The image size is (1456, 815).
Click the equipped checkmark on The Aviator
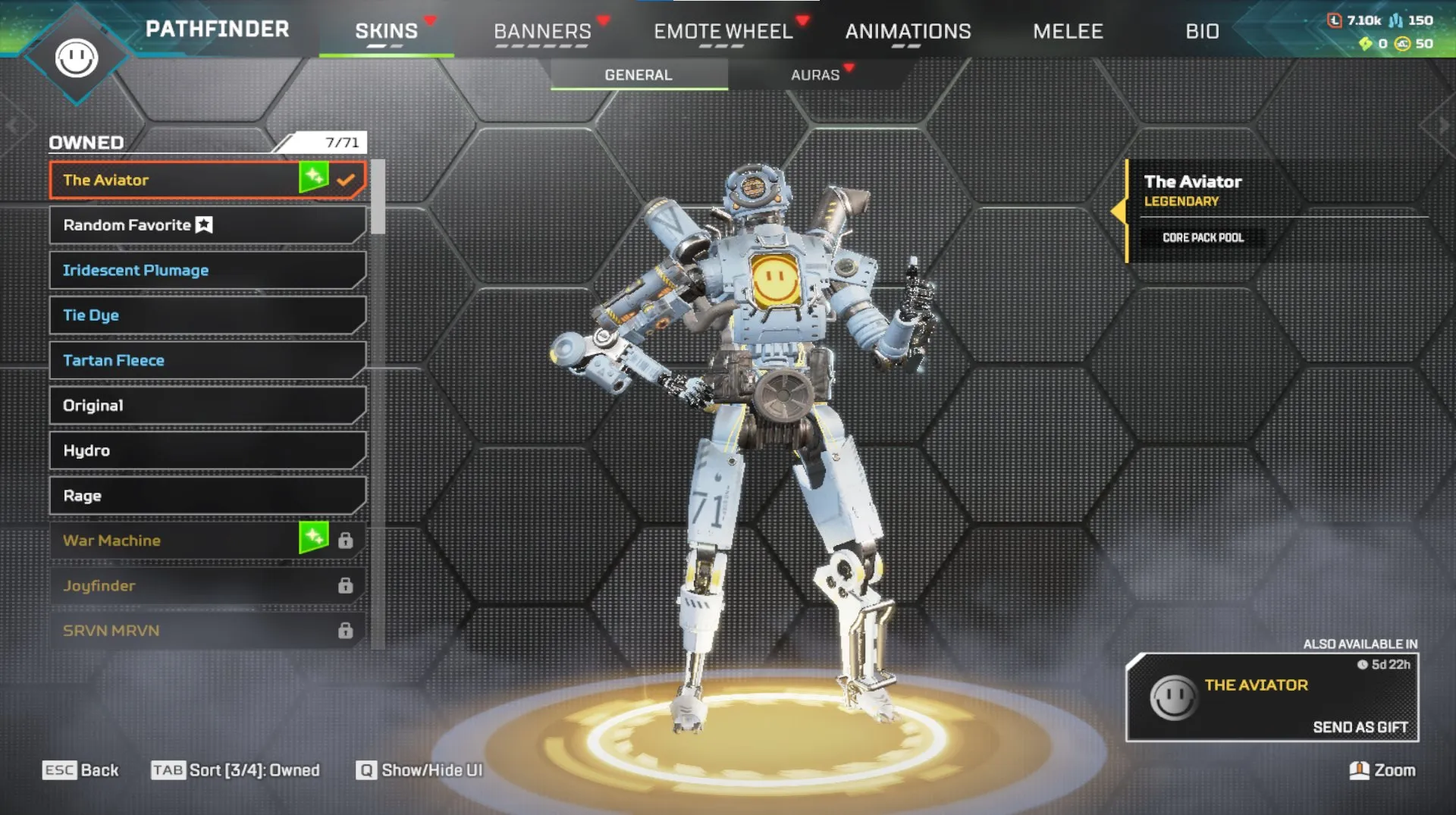pyautogui.click(x=347, y=180)
